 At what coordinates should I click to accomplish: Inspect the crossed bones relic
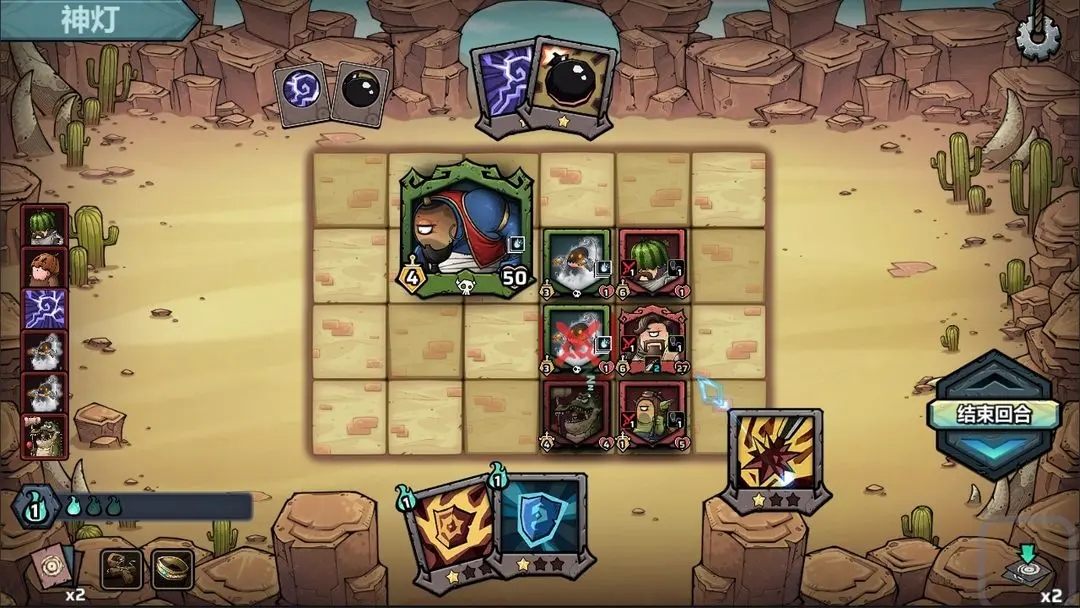[x=121, y=569]
